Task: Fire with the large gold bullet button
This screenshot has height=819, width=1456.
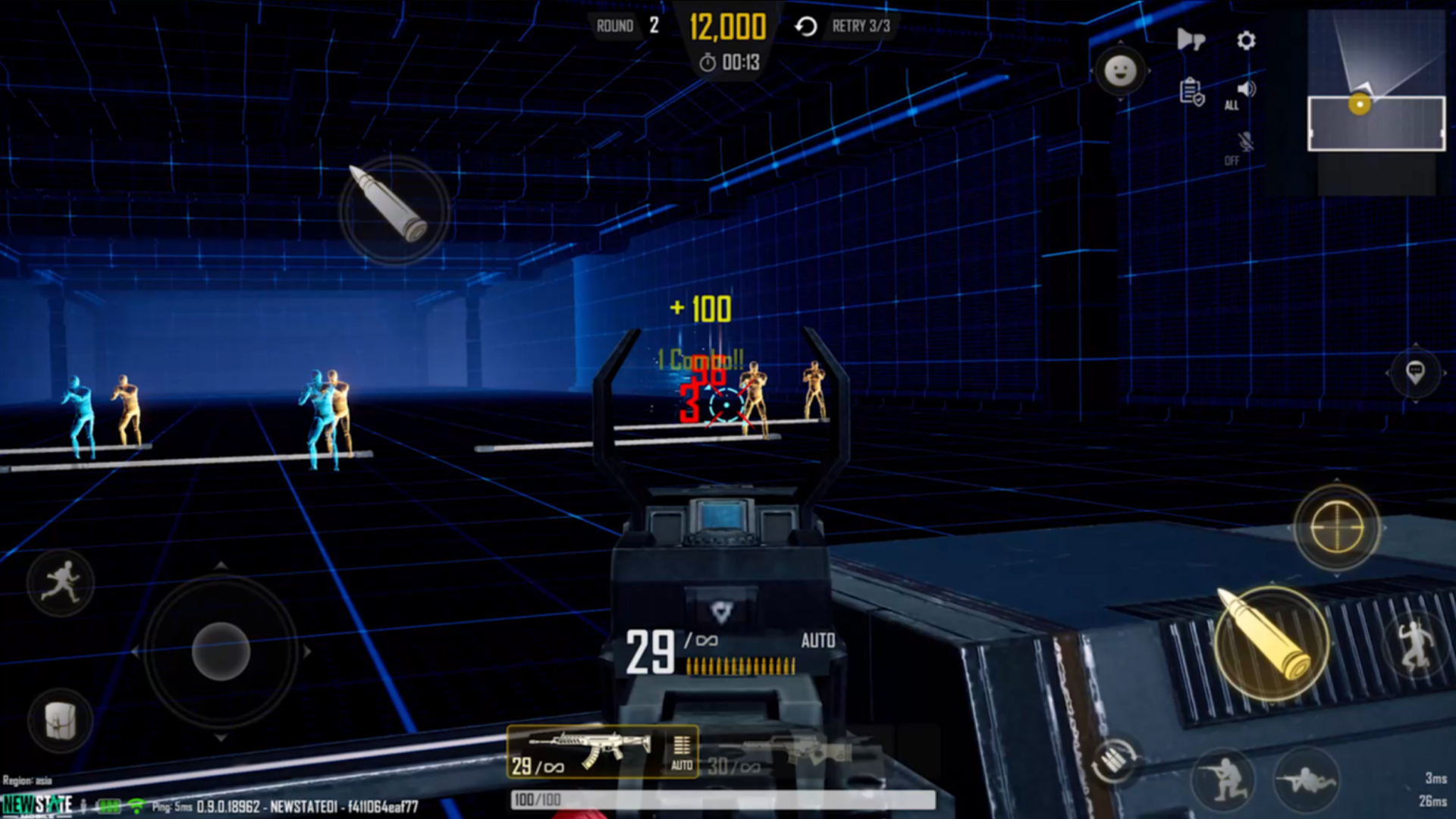Action: 1272,643
